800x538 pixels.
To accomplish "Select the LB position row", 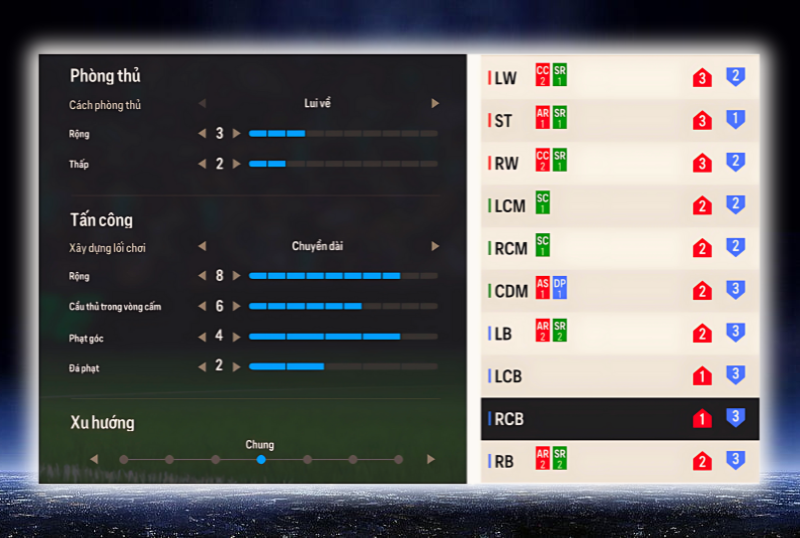I will [618, 333].
